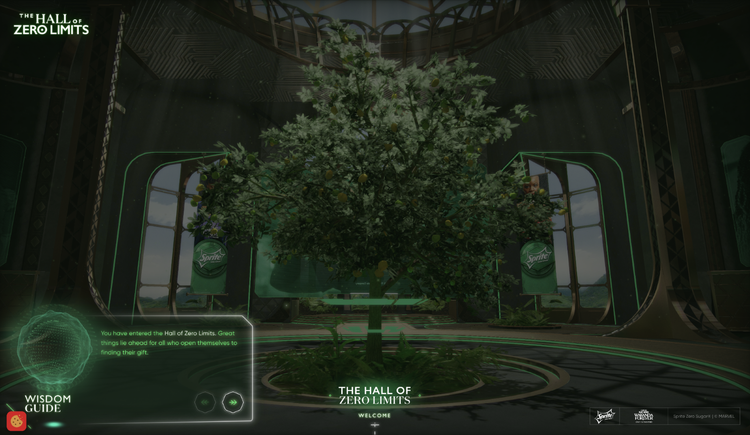Select the Wisdom Guide orb
This screenshot has height=435, width=750.
55,346
